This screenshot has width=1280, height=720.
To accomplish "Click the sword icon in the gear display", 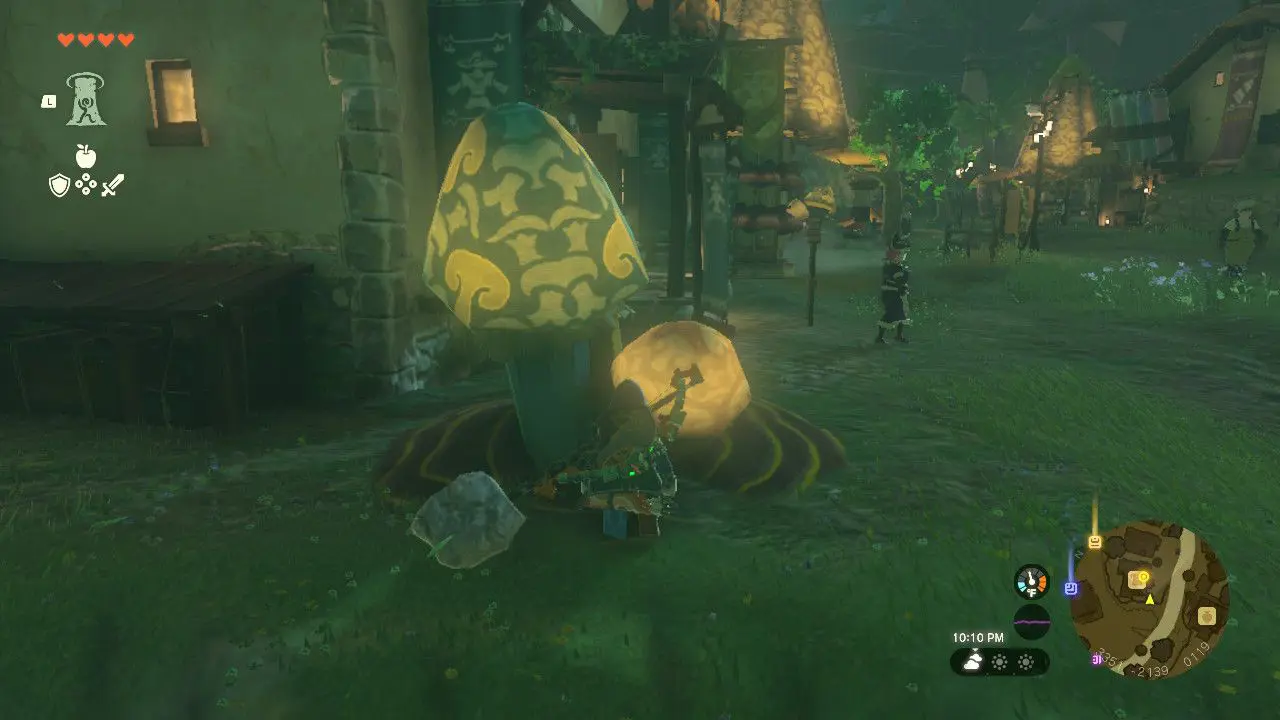I will coord(113,185).
